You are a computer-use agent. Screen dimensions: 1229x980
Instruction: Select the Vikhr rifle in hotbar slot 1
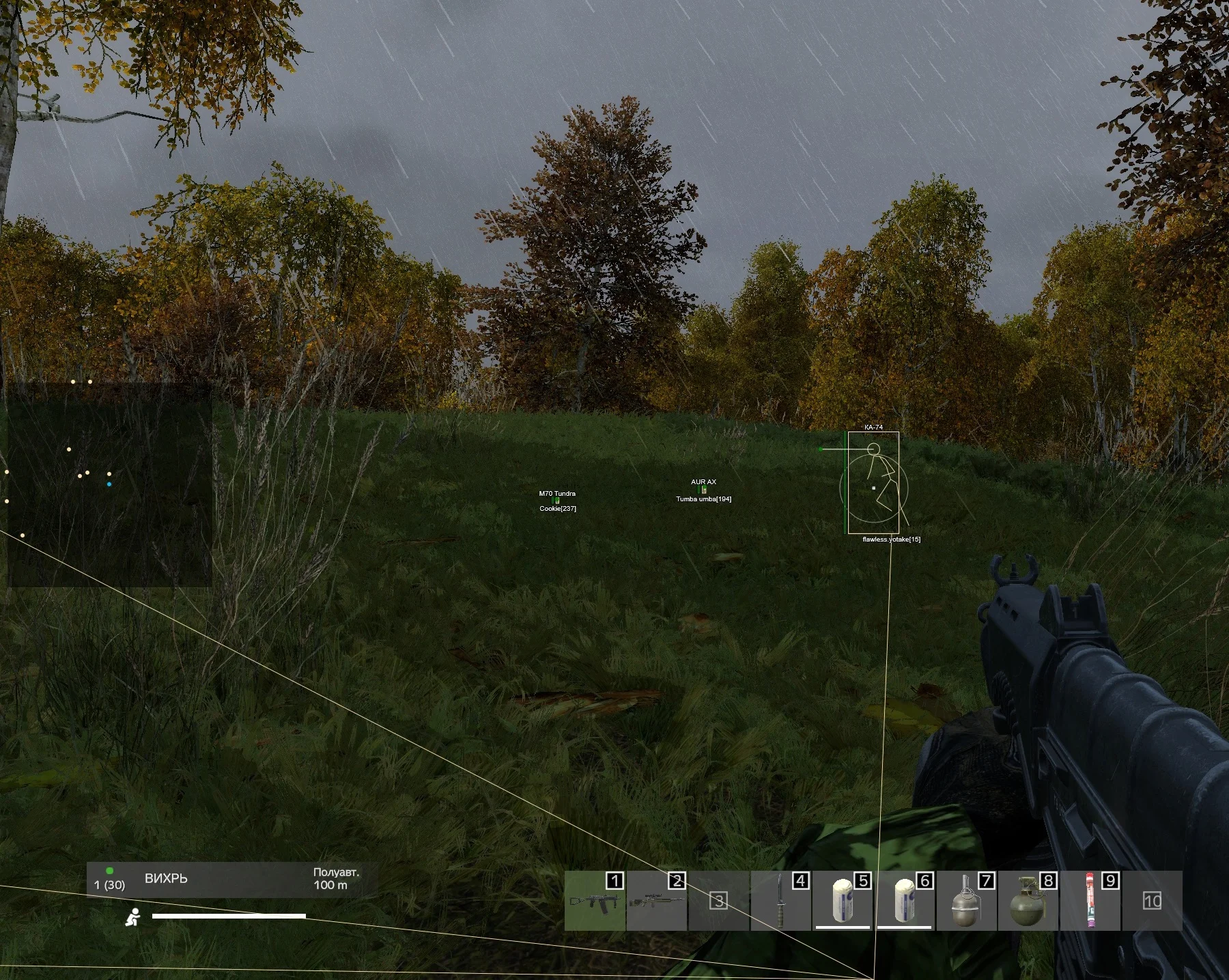click(x=595, y=901)
